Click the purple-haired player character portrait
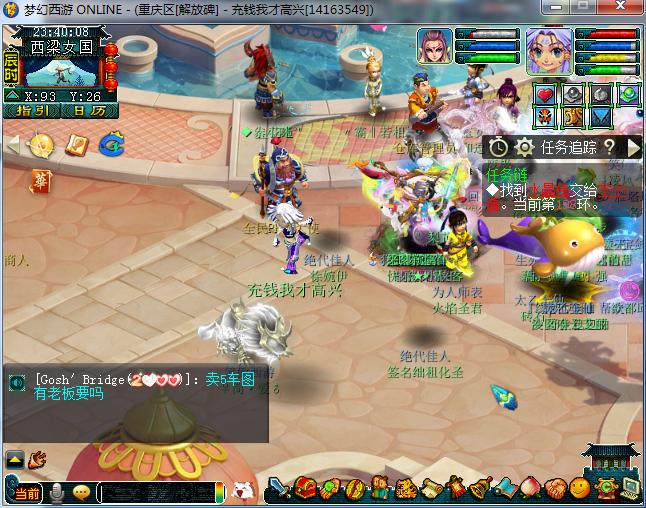This screenshot has width=646, height=508. coord(548,51)
